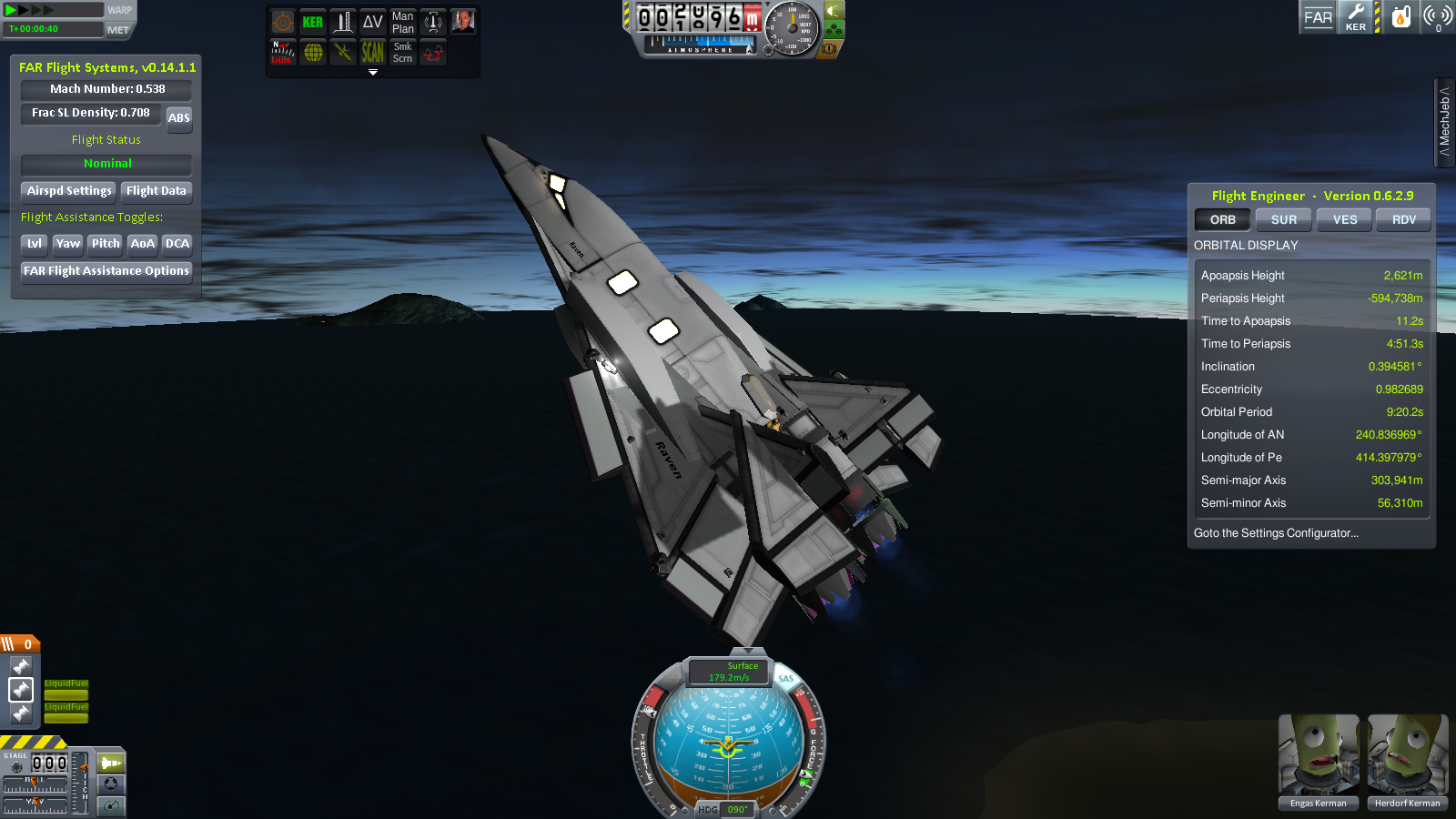Open the SCAN toolbar button
Viewport: 1456px width, 819px height.
[x=372, y=53]
